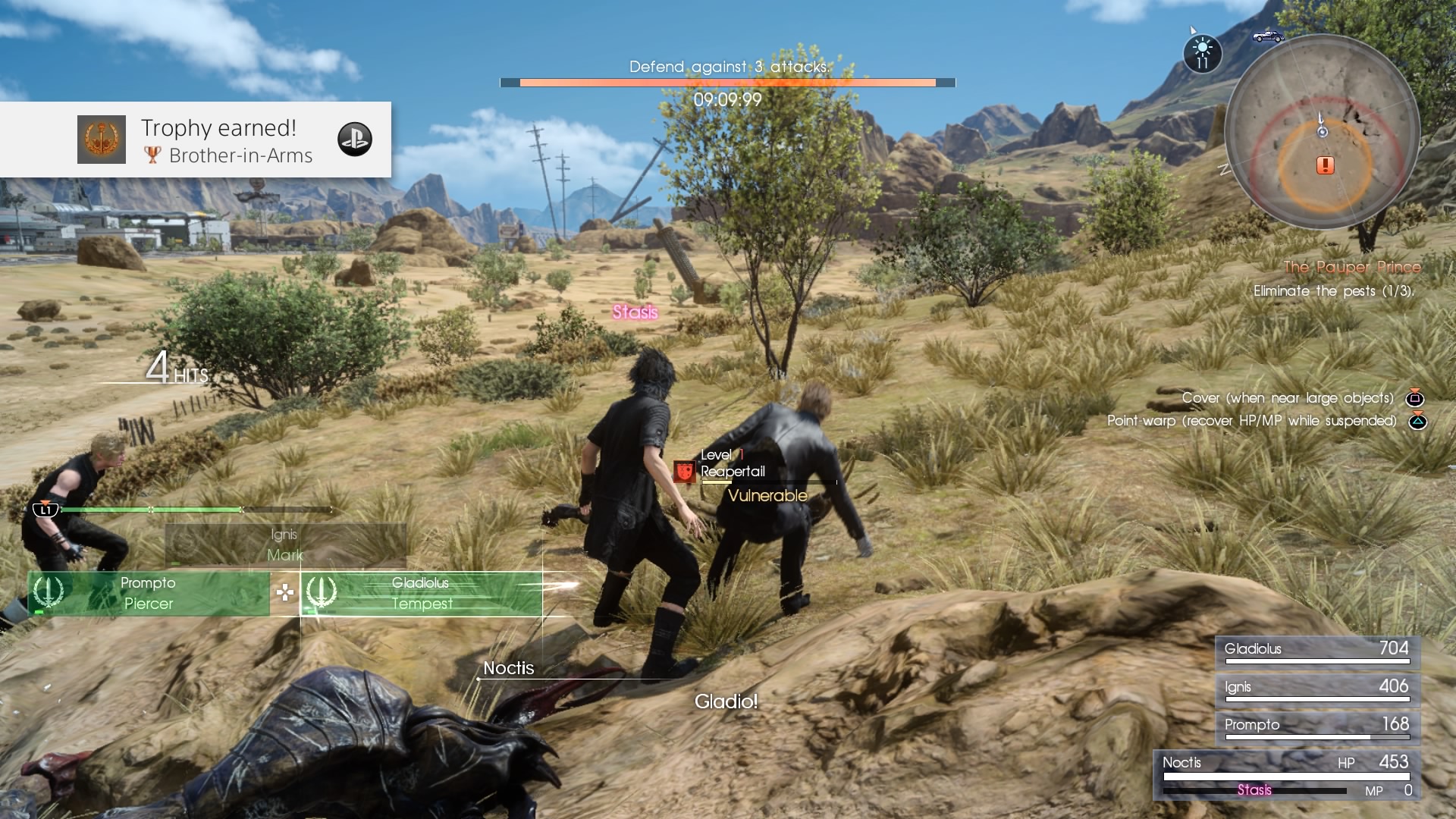Open the Trophy earned notification

pos(196,140)
